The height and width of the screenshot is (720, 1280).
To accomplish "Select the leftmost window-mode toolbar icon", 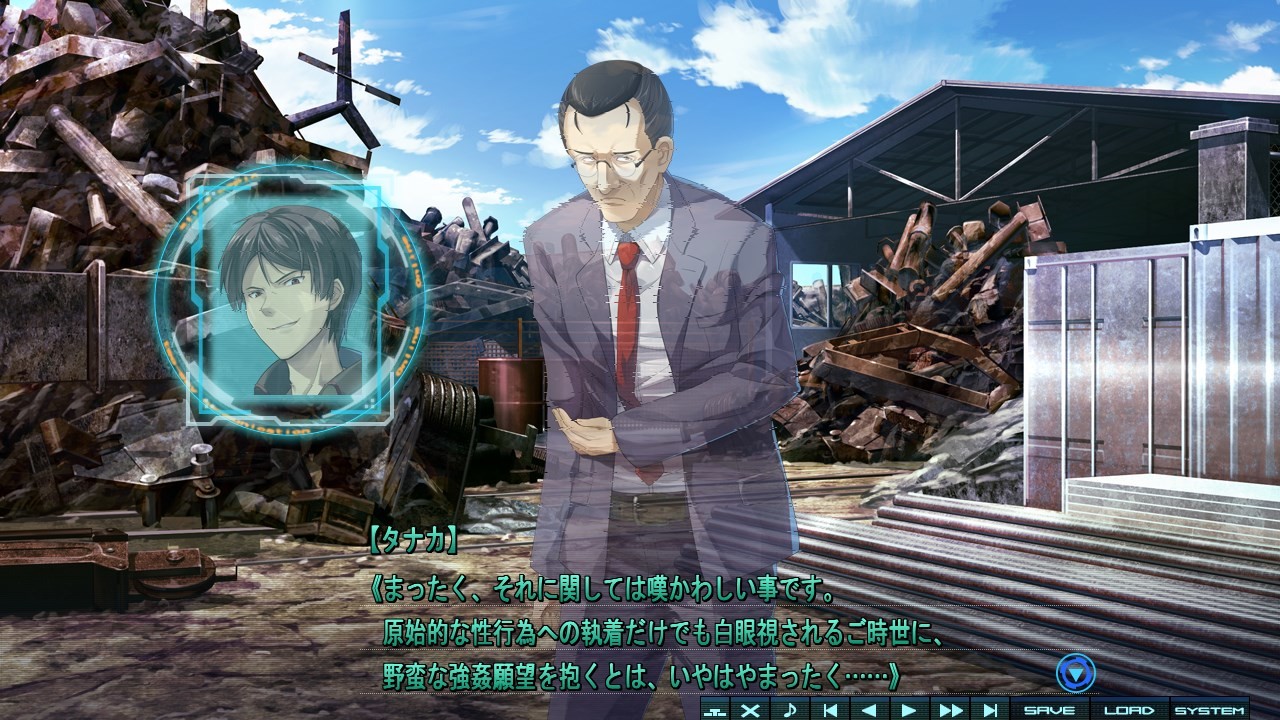I will coord(714,708).
